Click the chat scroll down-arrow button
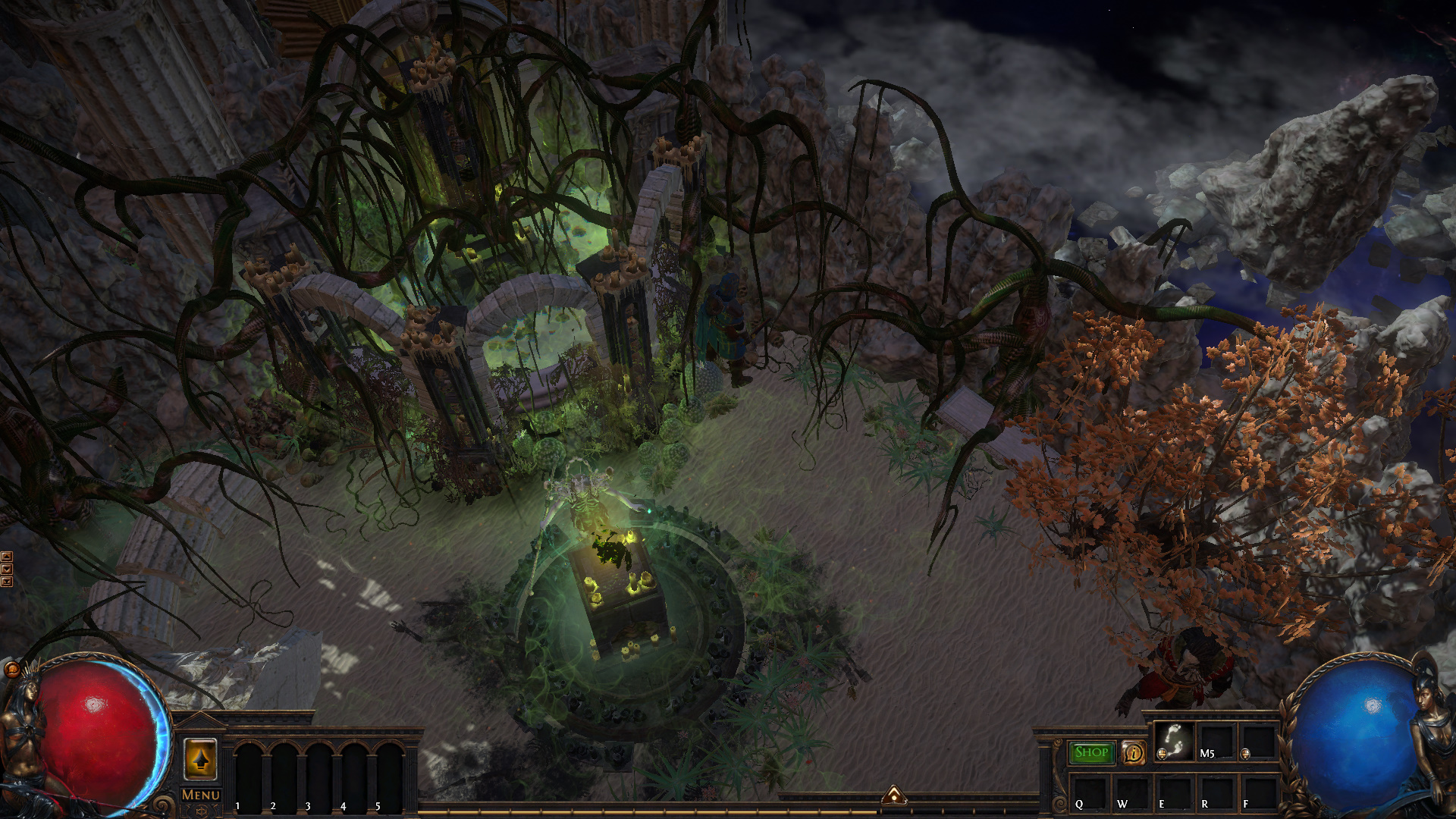 [x=7, y=570]
